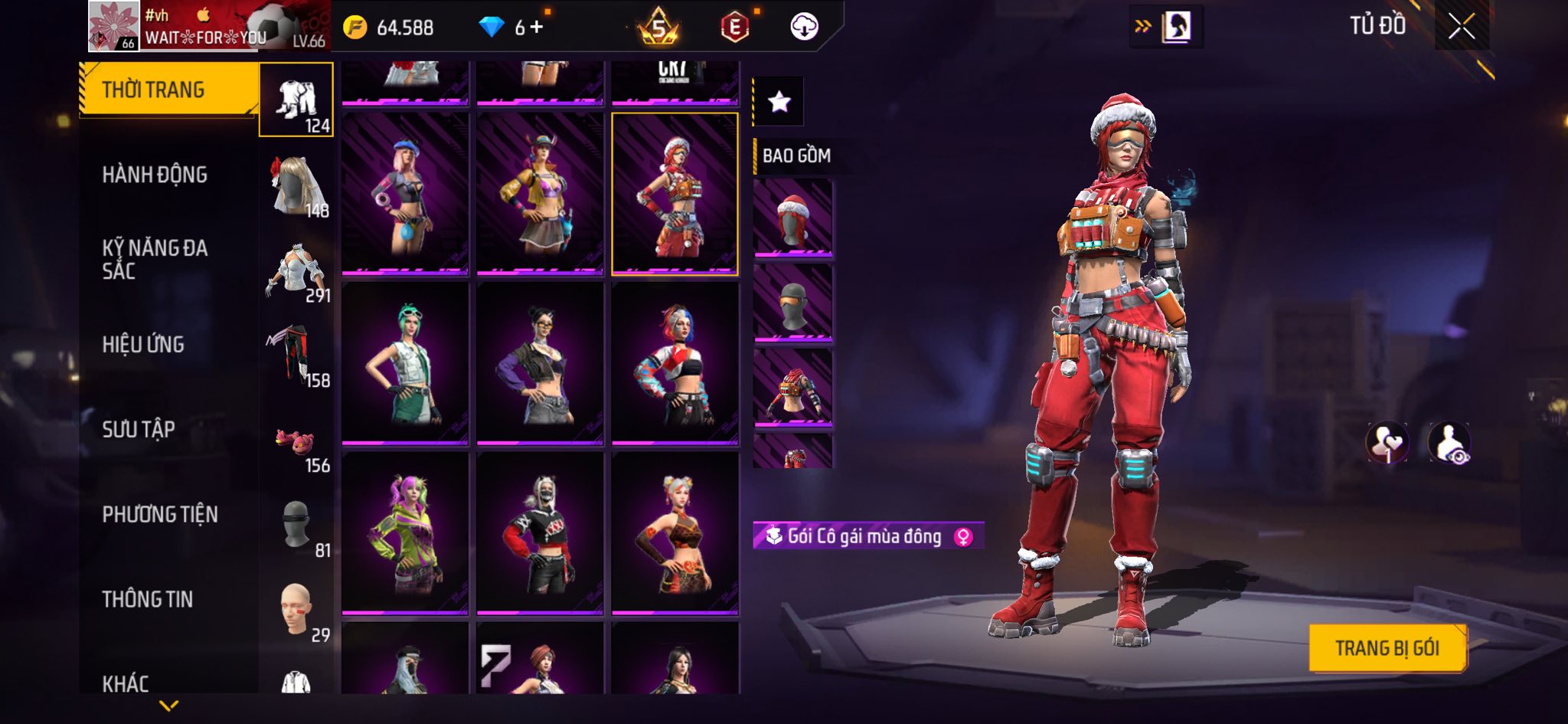The width and height of the screenshot is (1568, 724).
Task: Show the Phương Tiện category
Action: 160,514
